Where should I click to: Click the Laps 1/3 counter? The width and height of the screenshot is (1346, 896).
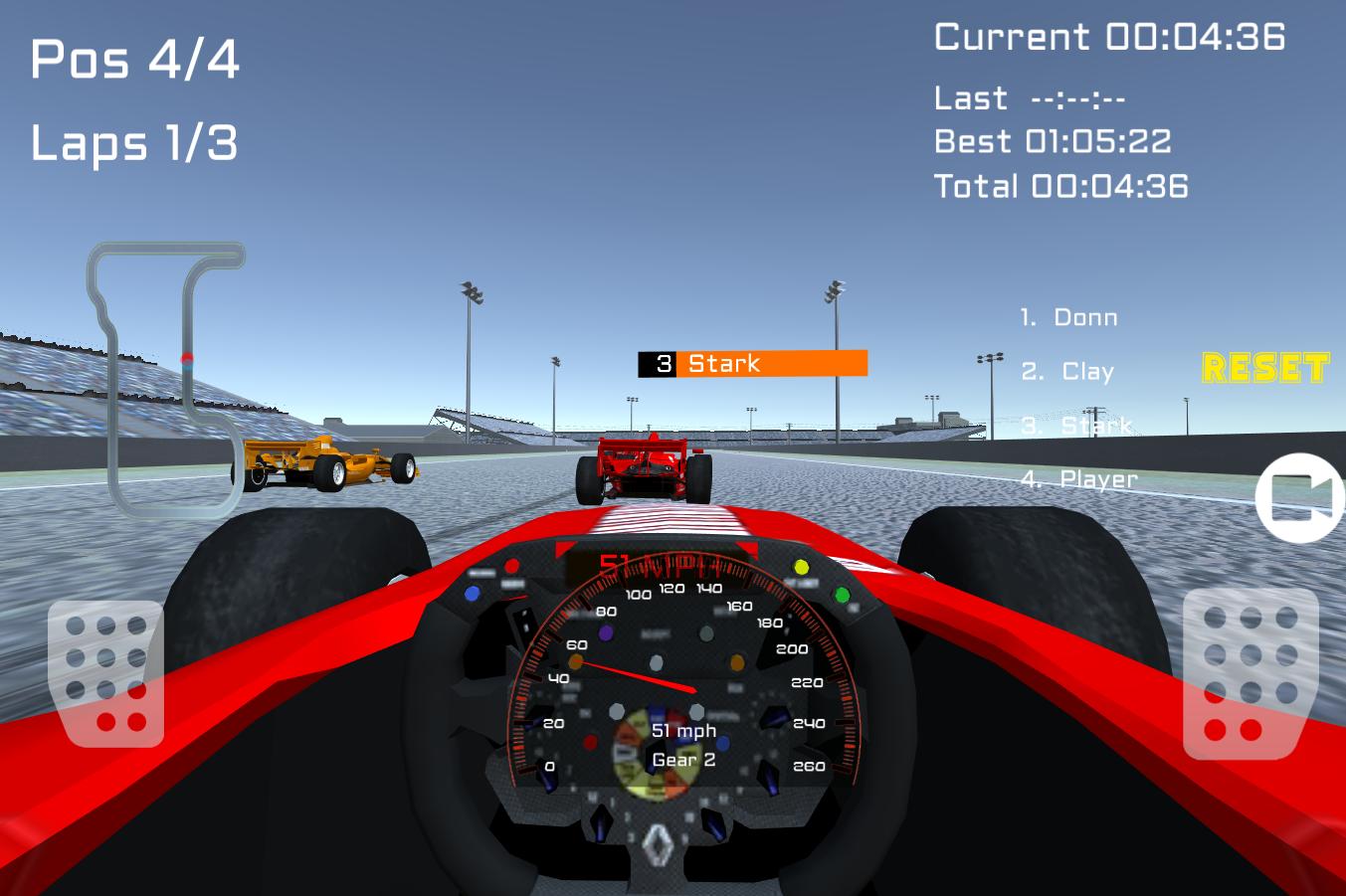134,144
